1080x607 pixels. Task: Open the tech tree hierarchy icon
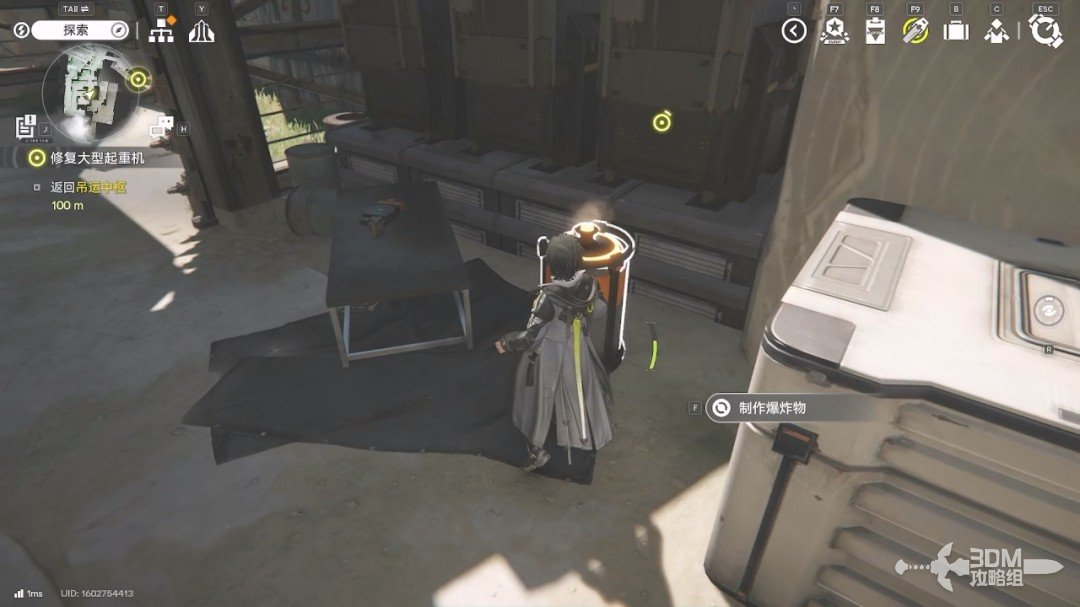(x=161, y=31)
